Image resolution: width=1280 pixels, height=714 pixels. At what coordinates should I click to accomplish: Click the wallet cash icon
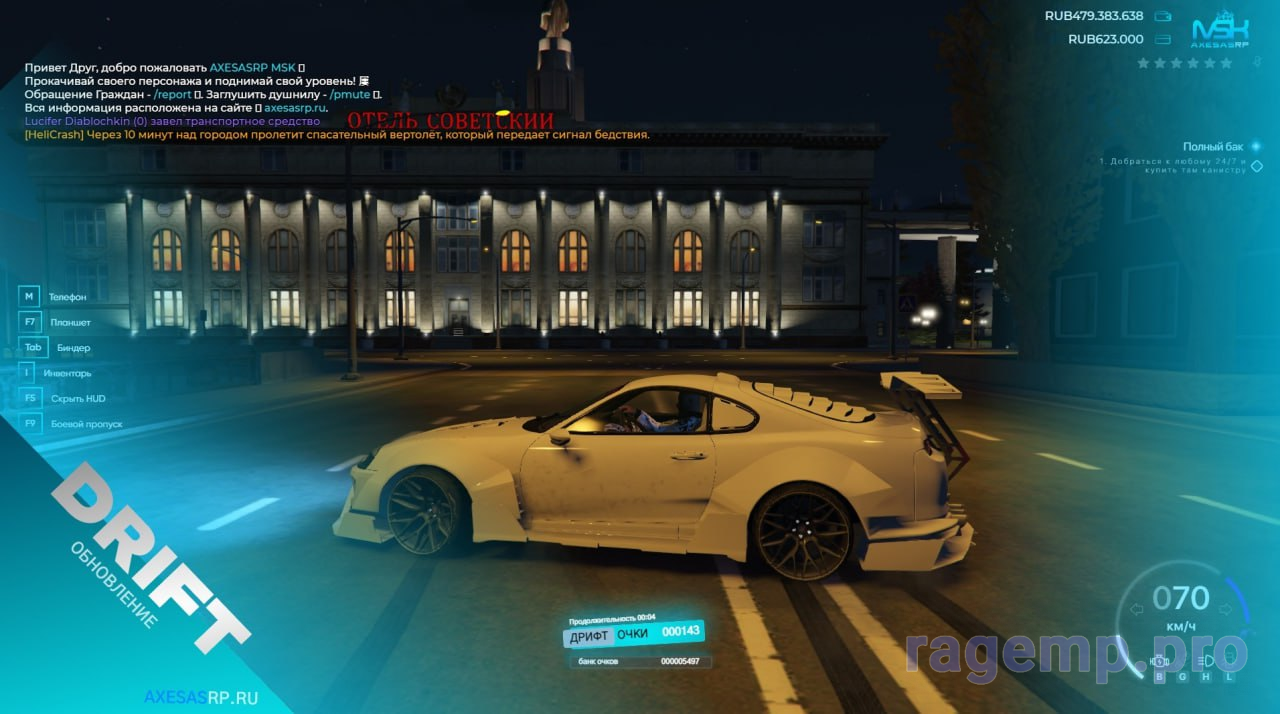coord(1162,16)
